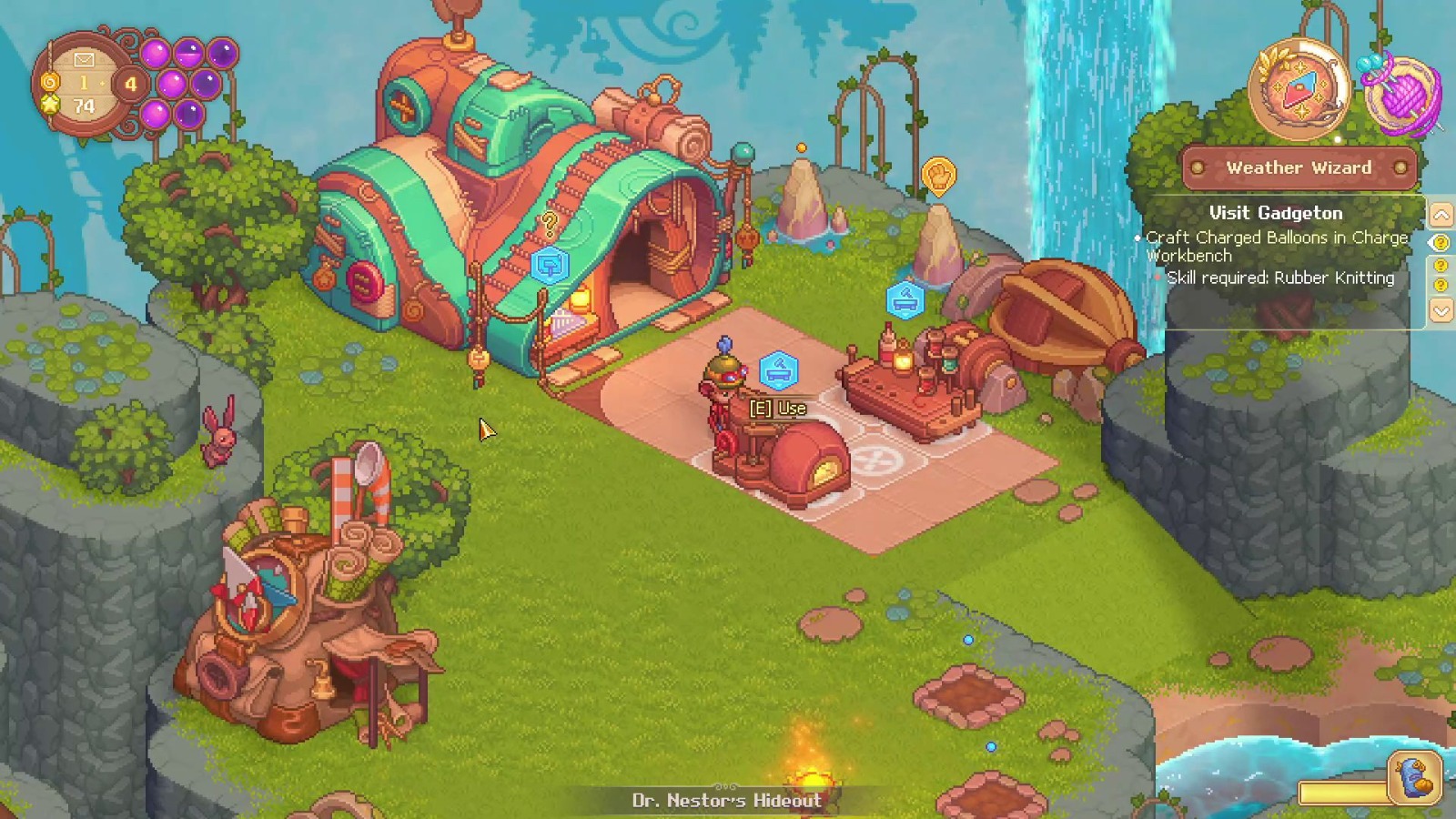The width and height of the screenshot is (1456, 819).
Task: Click the blue hexagon icon near the green caravan
Action: [x=548, y=266]
